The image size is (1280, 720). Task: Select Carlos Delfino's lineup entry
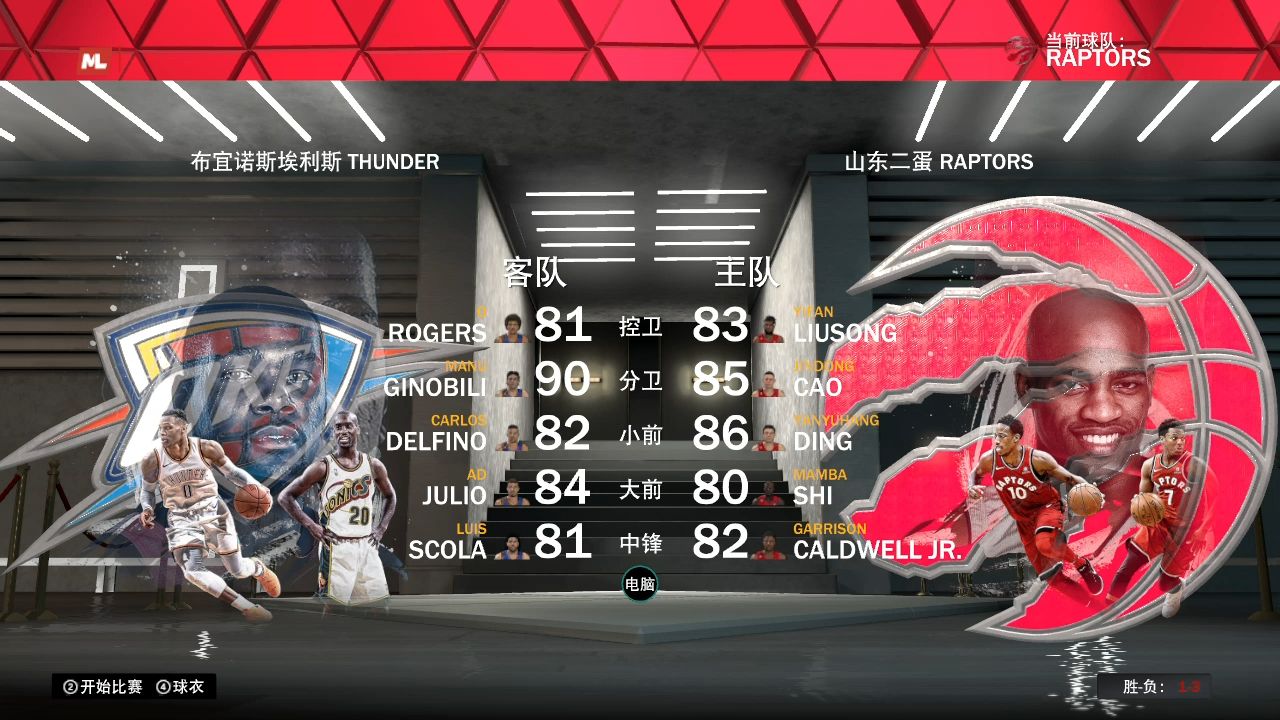click(x=436, y=440)
